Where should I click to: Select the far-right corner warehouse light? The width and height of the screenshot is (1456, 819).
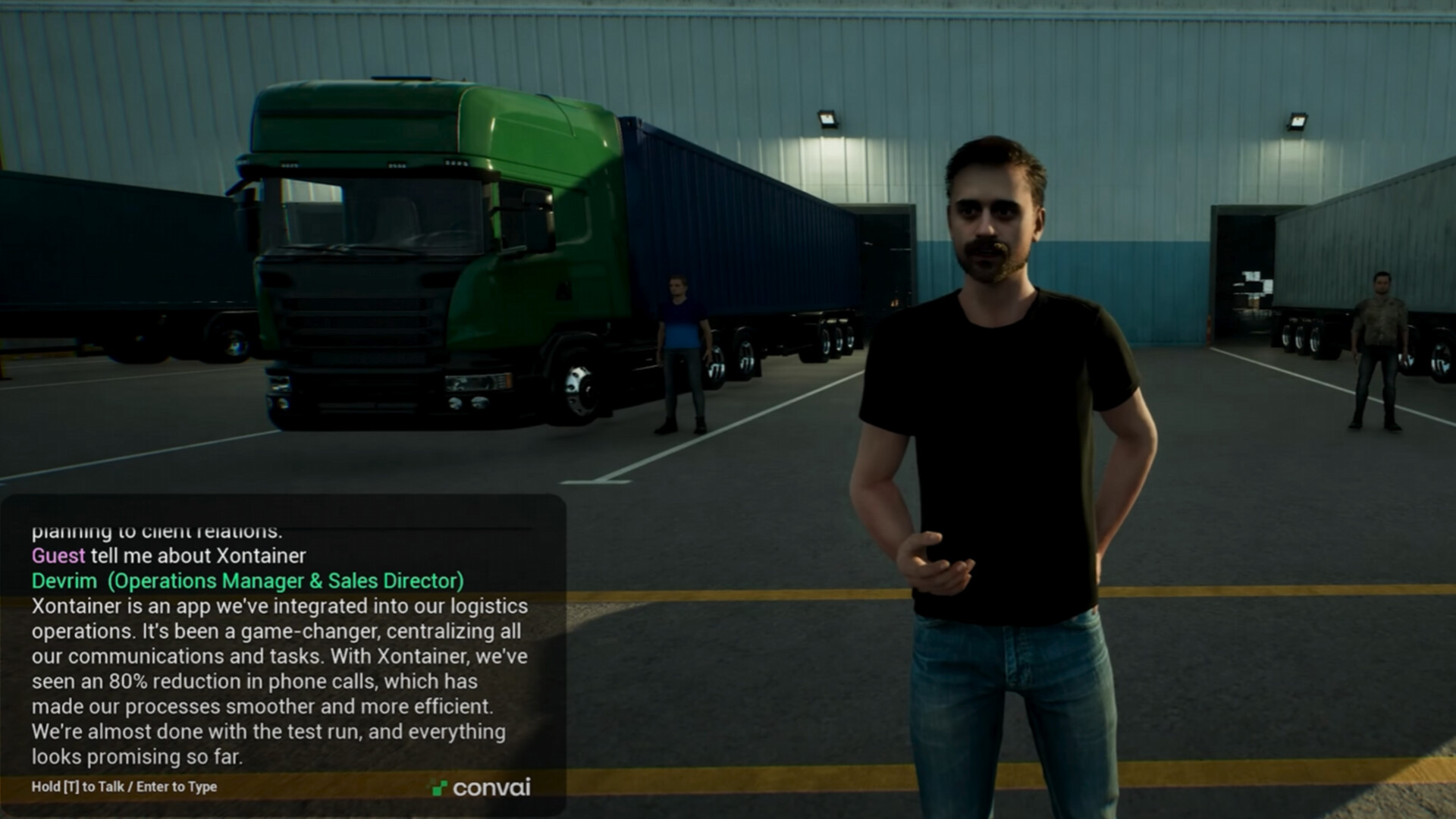1298,121
